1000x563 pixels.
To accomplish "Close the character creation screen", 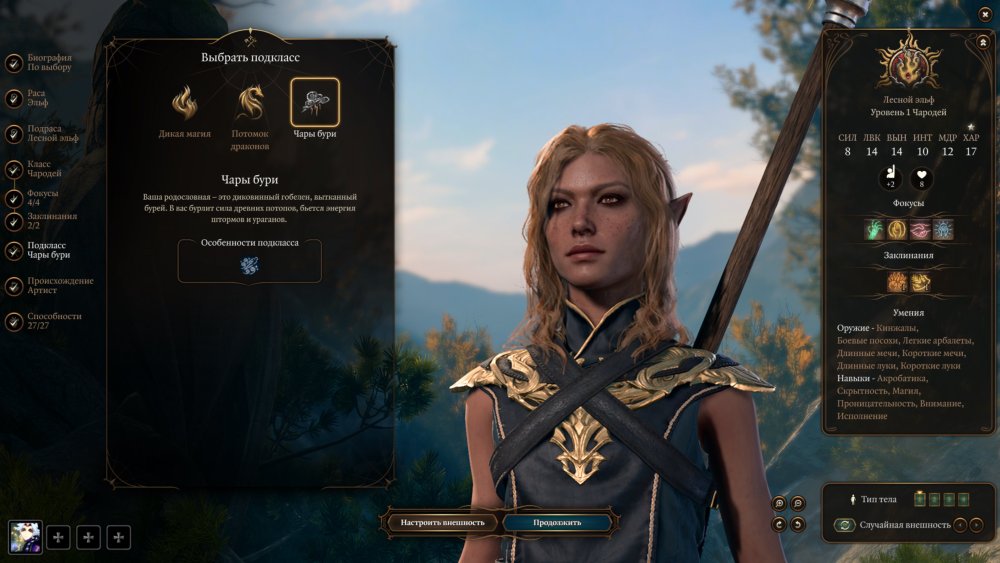I will [985, 13].
